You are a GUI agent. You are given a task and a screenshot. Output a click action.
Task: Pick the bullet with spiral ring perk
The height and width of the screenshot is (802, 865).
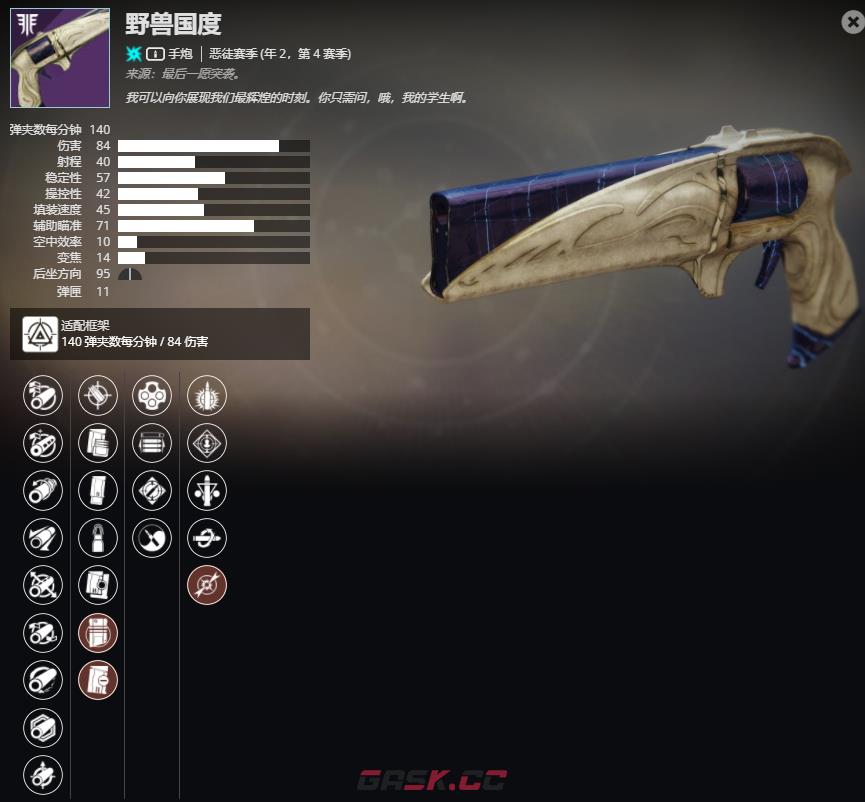(x=207, y=538)
